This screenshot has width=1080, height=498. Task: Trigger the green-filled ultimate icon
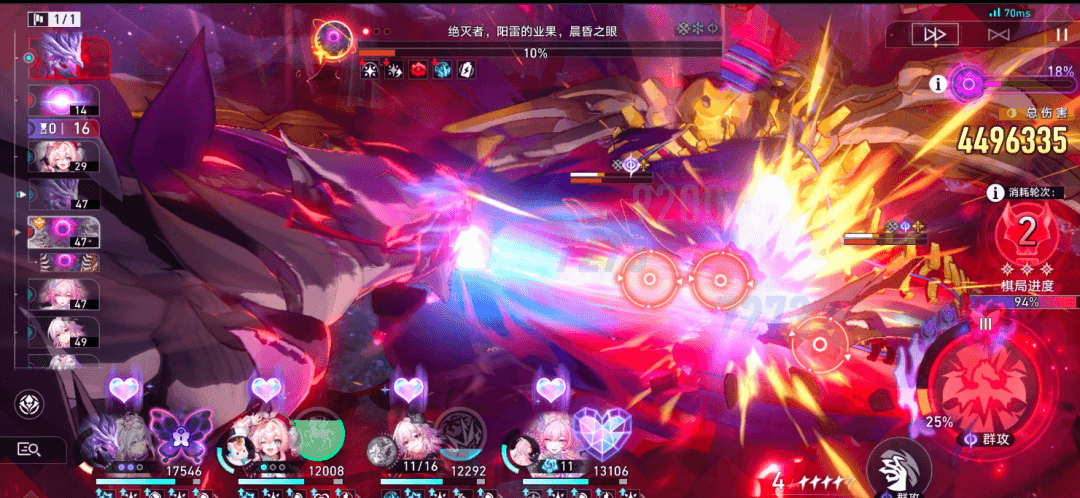pos(318,436)
